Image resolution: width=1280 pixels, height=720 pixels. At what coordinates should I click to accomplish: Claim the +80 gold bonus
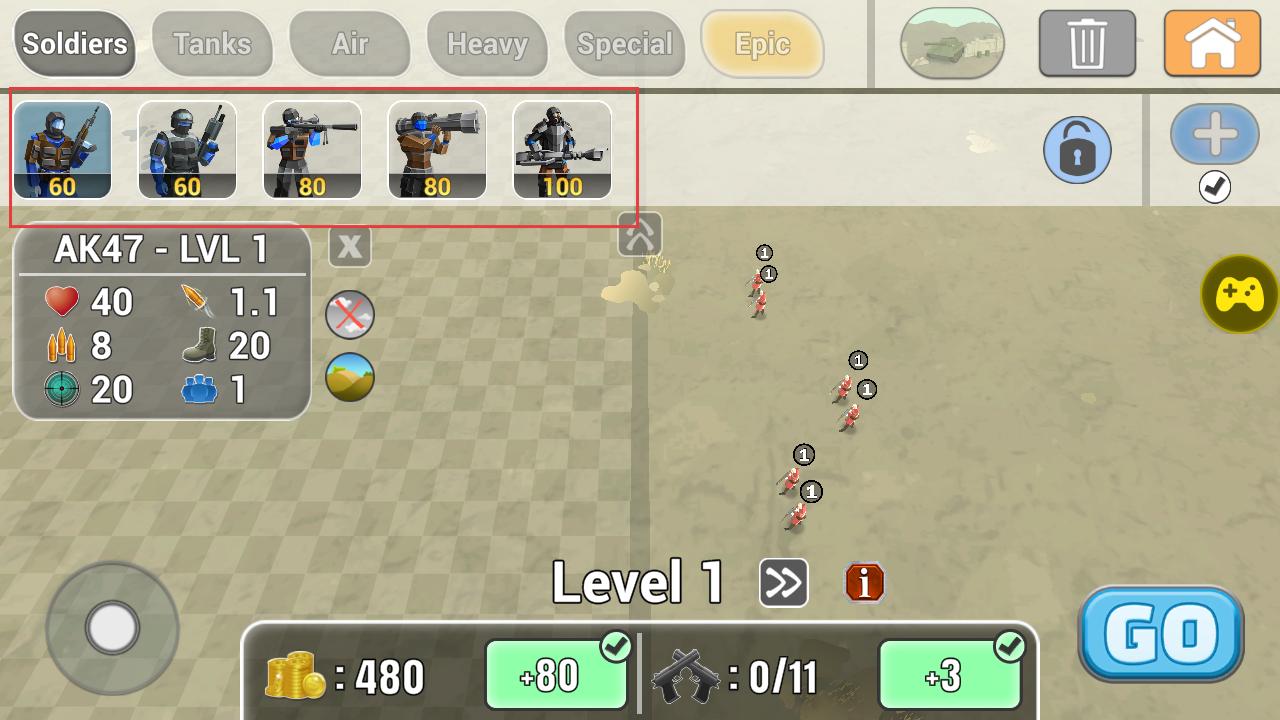click(x=556, y=676)
